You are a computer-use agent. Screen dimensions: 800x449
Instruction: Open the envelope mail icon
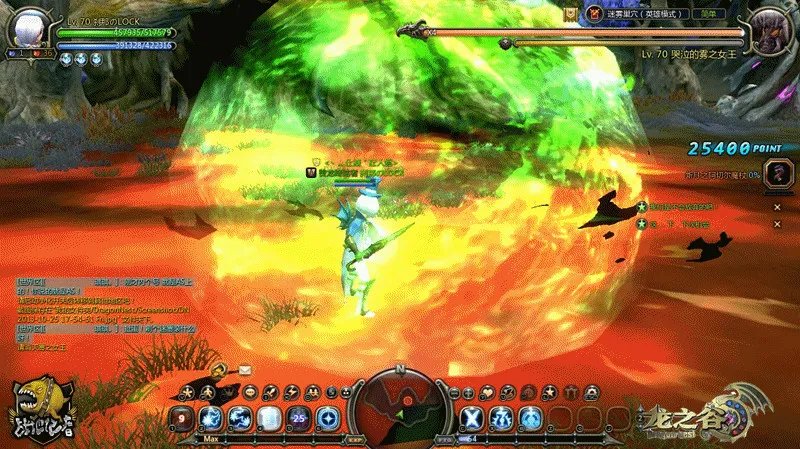click(245, 369)
